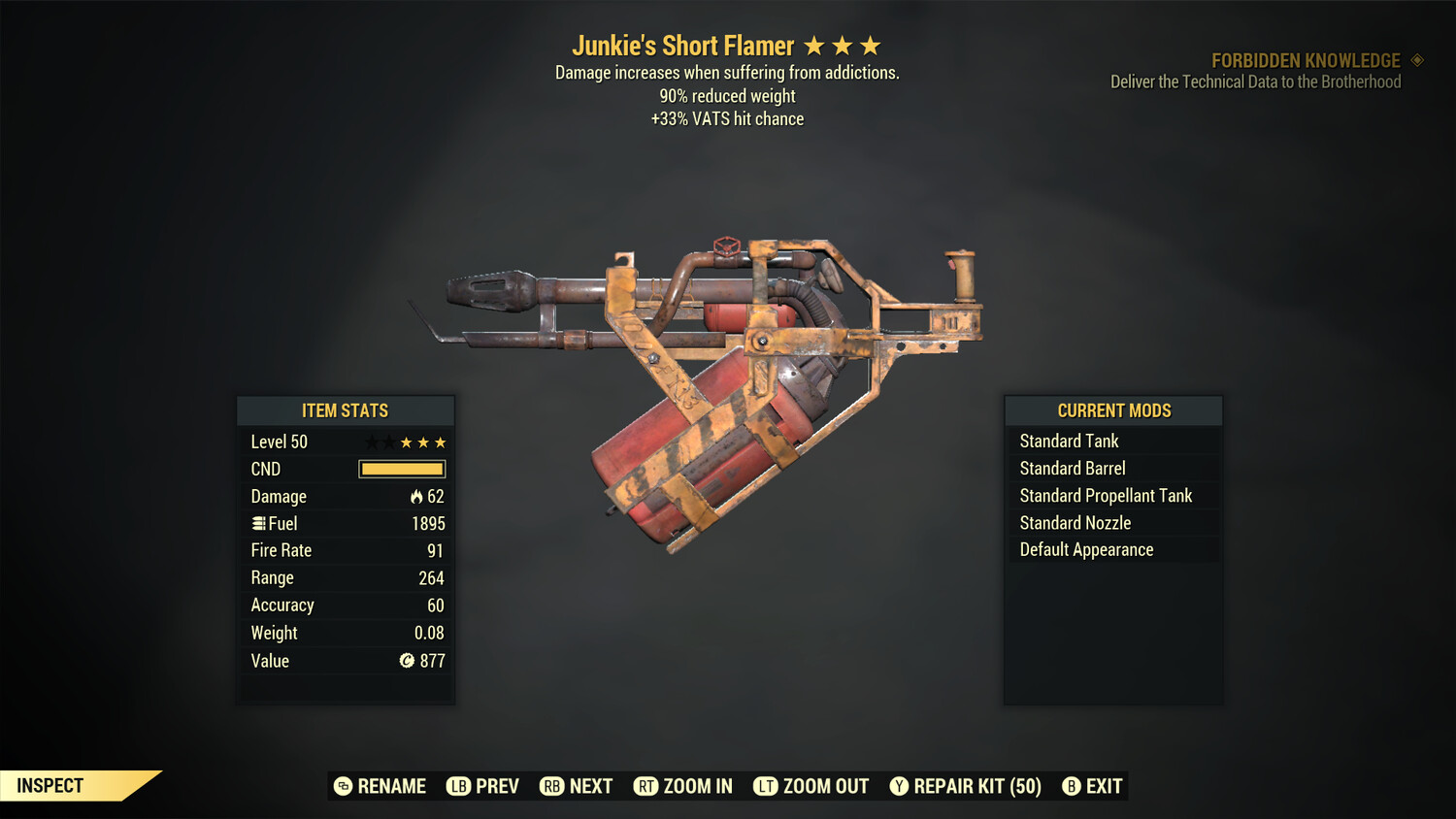Click the B button glyph next to Exit
1456x819 pixels.
pos(1072,786)
